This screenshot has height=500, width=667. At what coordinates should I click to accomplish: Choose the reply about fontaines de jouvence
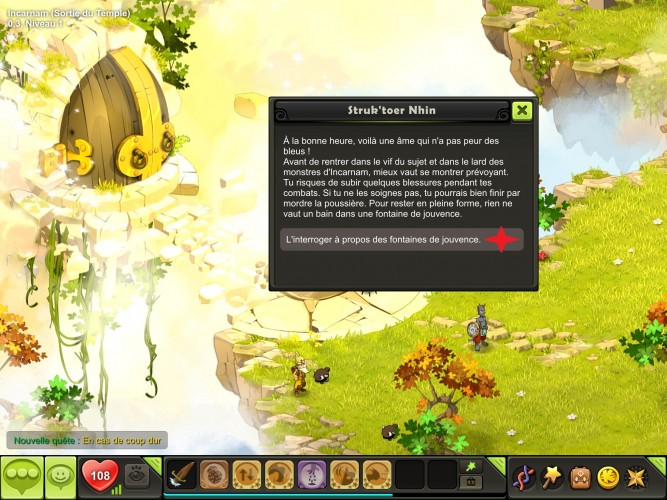400,240
